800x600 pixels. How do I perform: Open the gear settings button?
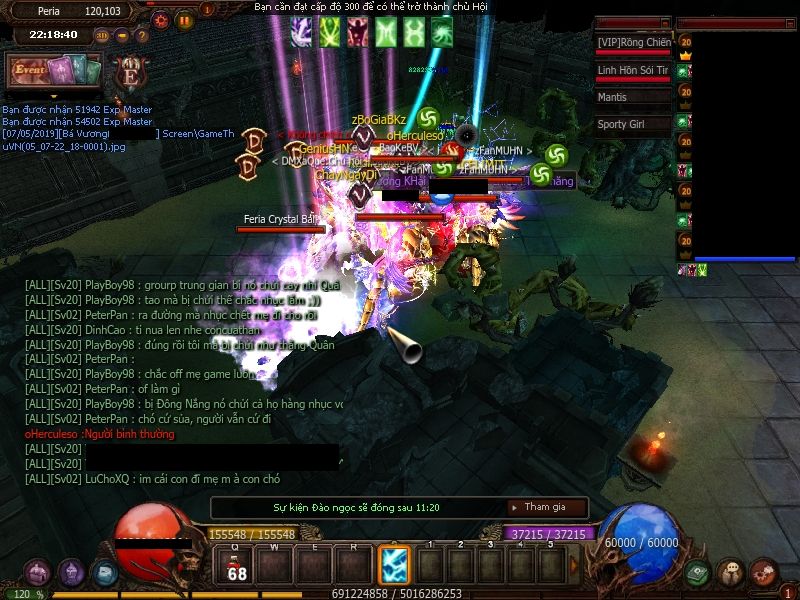click(x=161, y=19)
